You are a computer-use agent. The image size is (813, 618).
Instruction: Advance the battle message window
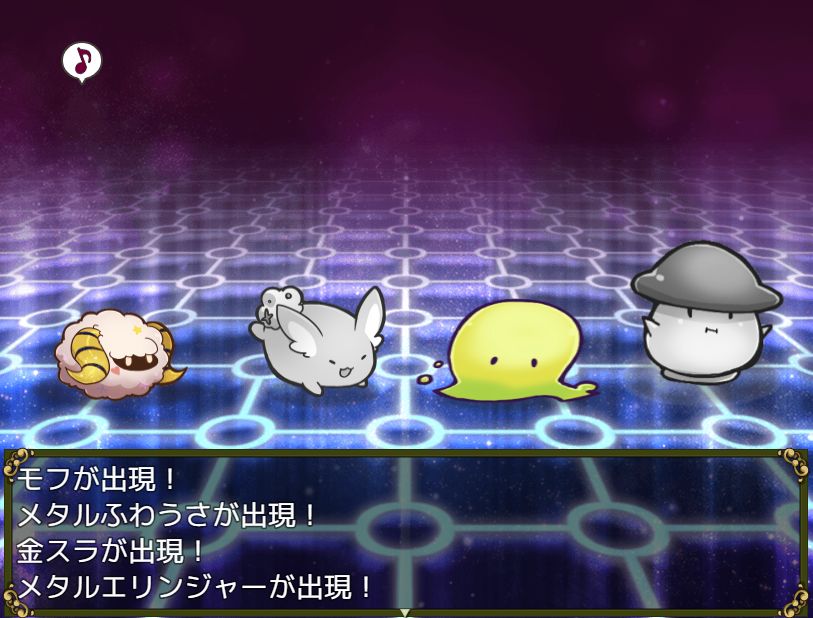click(x=405, y=611)
